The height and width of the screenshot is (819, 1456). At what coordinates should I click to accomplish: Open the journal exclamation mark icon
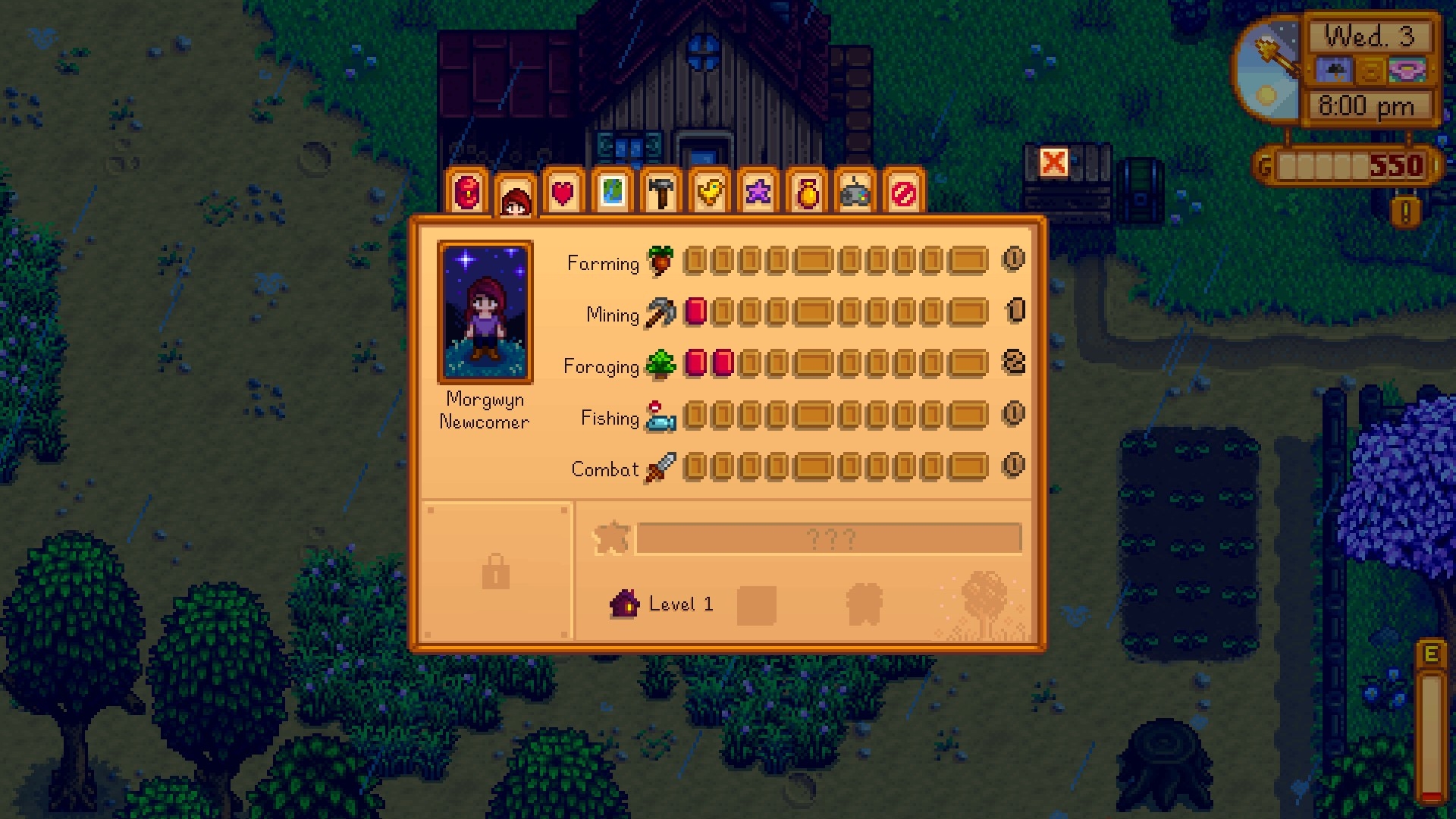[1405, 213]
